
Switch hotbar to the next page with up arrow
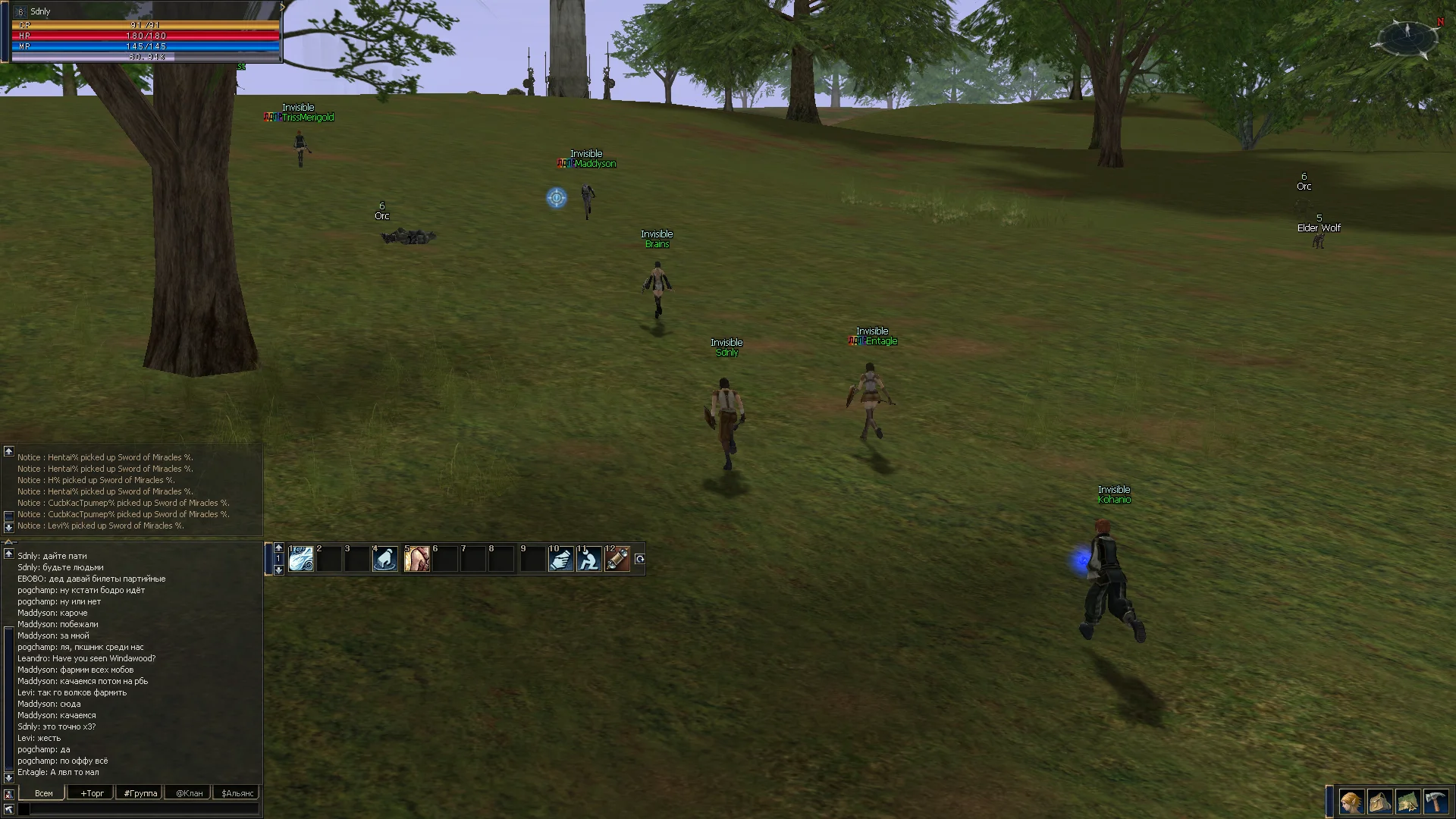coord(278,548)
